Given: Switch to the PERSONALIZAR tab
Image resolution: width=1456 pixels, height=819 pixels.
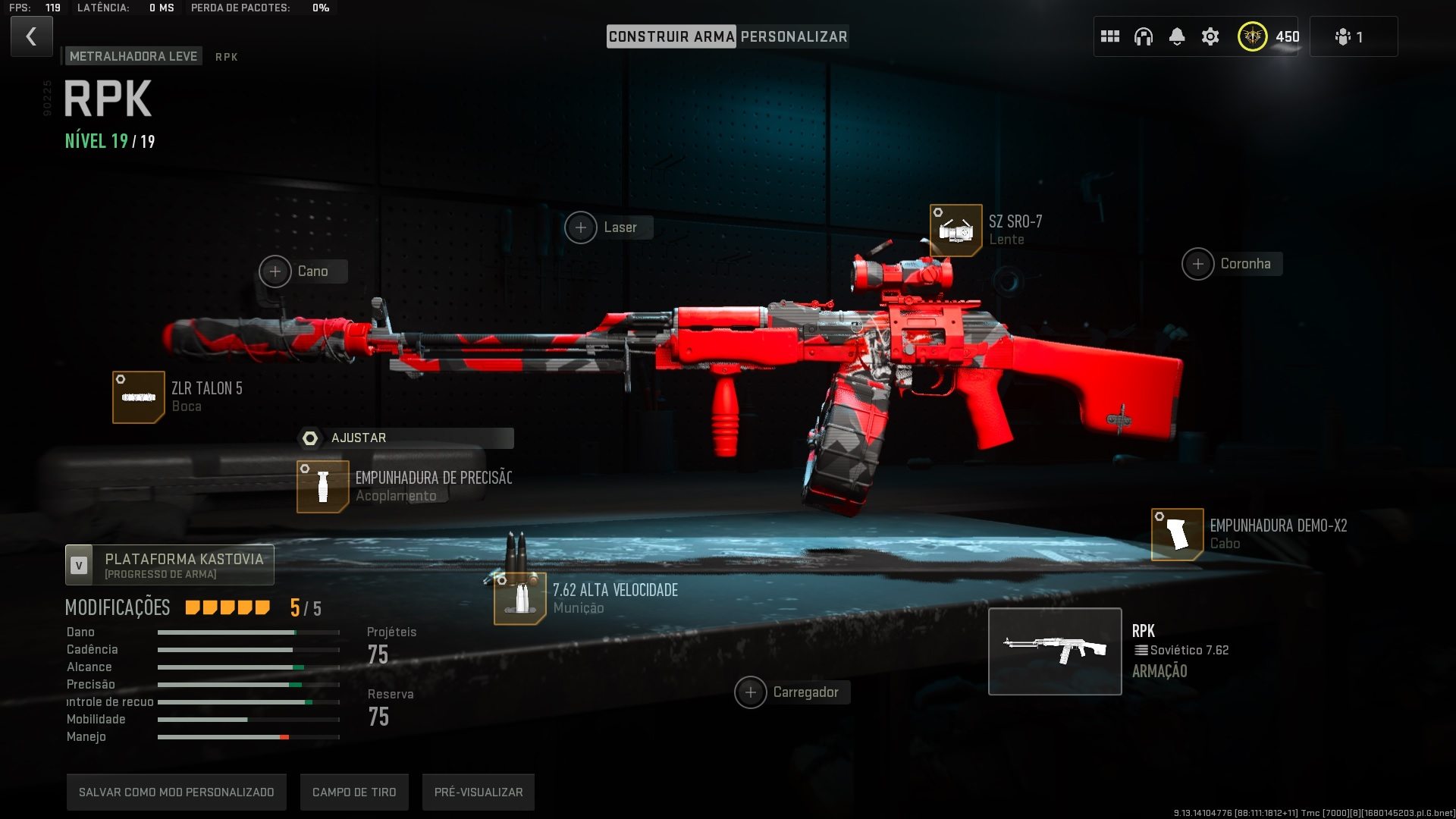Looking at the screenshot, I should point(795,36).
